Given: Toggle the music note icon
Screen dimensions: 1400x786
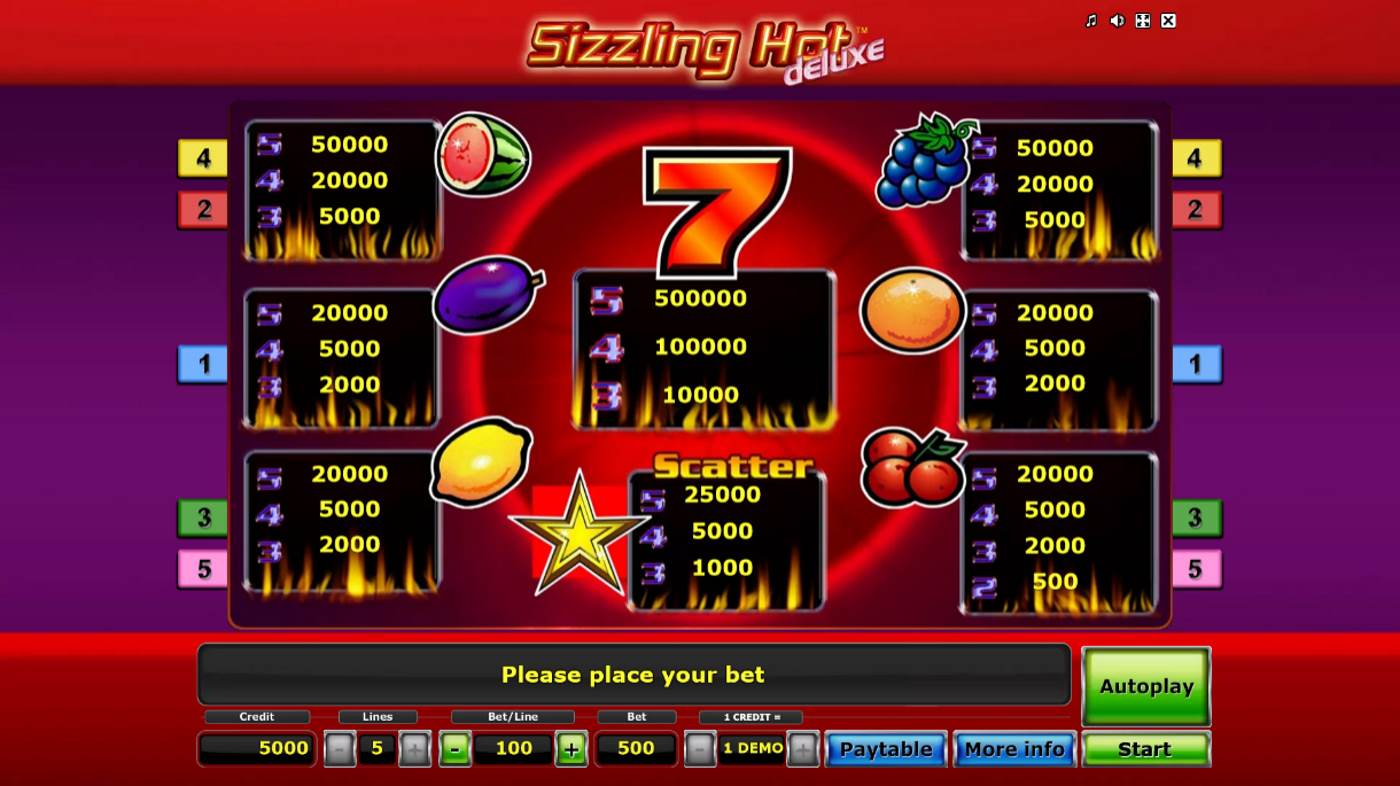Looking at the screenshot, I should click(1091, 21).
